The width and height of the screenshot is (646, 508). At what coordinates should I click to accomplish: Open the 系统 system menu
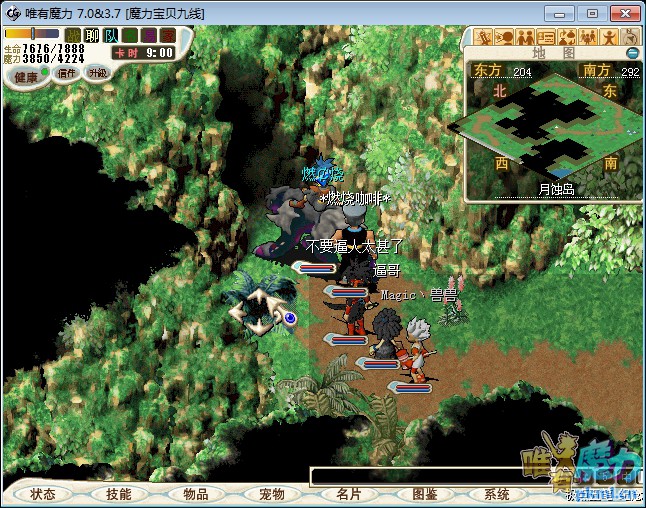coord(497,494)
